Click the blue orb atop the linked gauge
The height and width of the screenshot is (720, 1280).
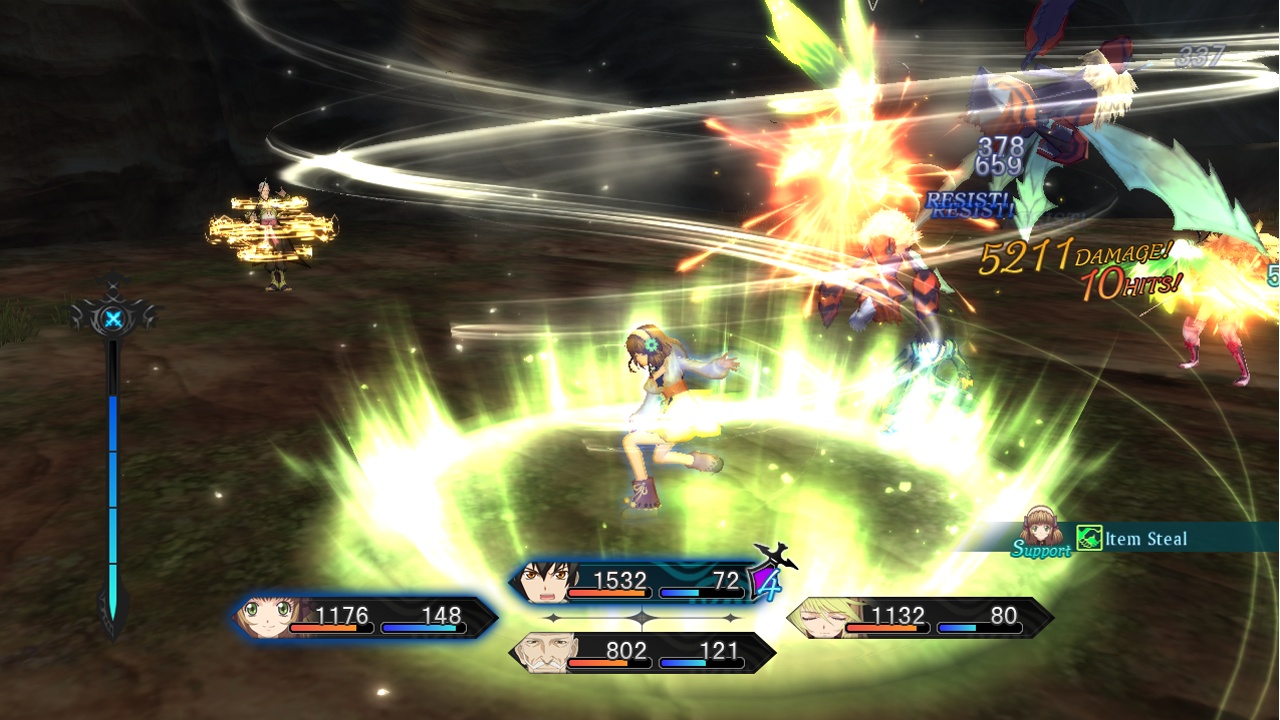(x=115, y=320)
